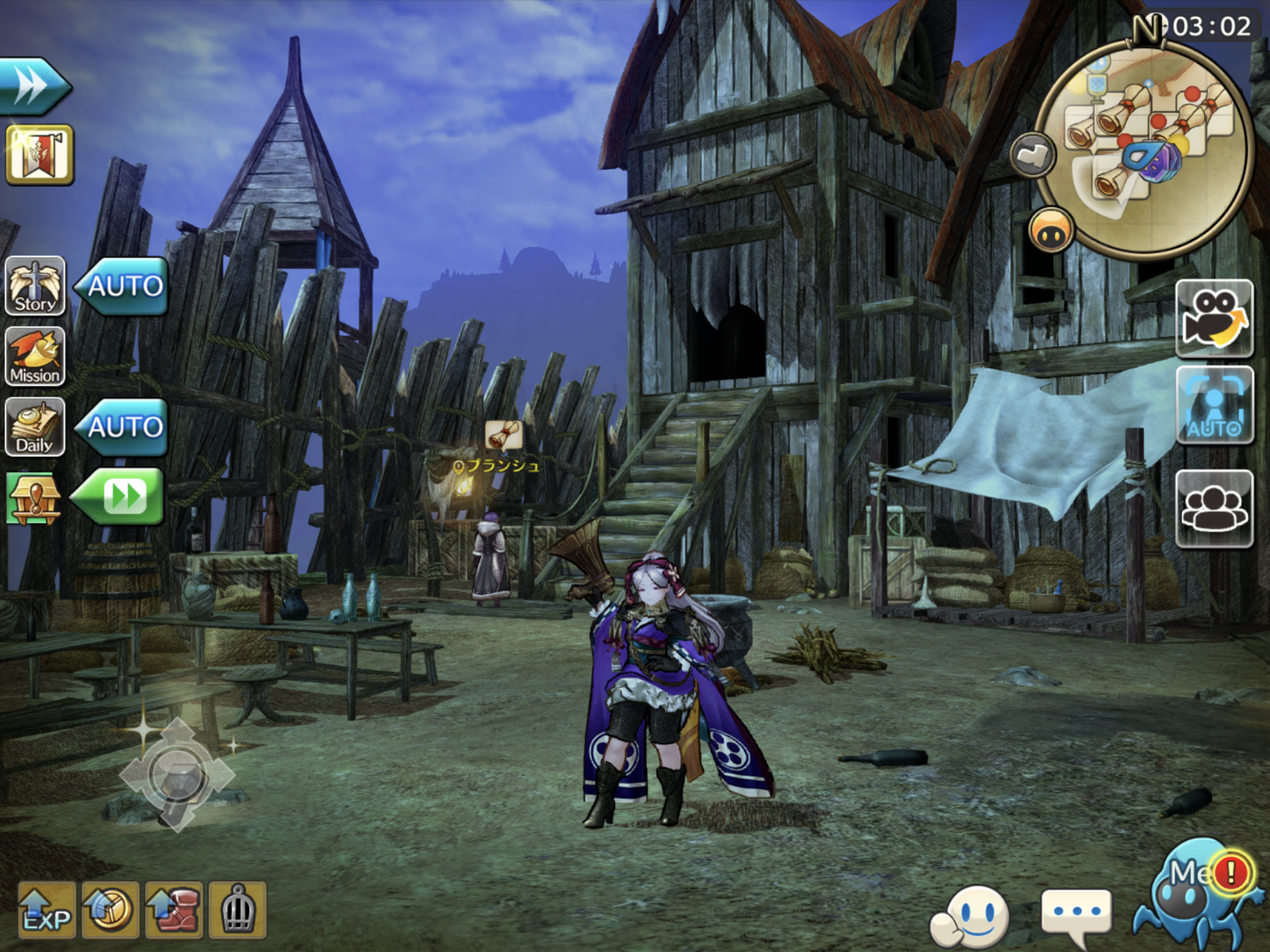Expand the blue double-arrow panel
The width and height of the screenshot is (1270, 952).
point(34,85)
